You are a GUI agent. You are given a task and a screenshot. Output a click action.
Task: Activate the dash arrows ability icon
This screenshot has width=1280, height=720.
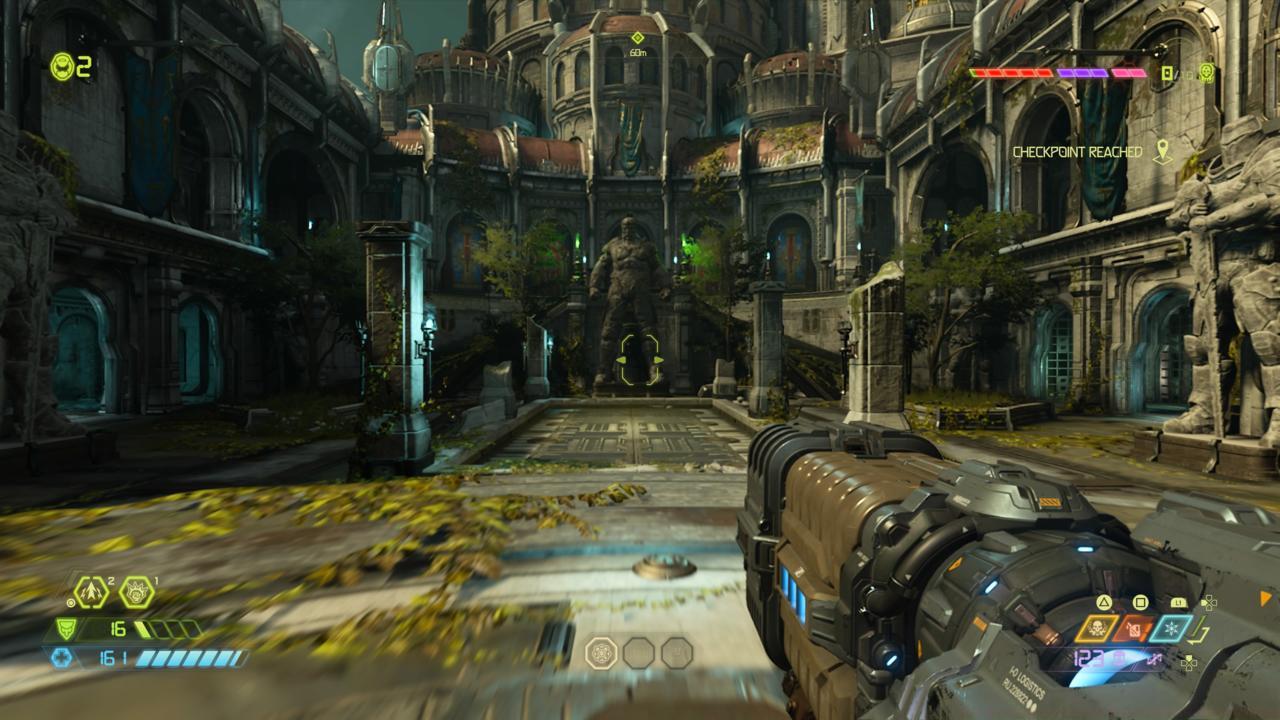tap(91, 593)
